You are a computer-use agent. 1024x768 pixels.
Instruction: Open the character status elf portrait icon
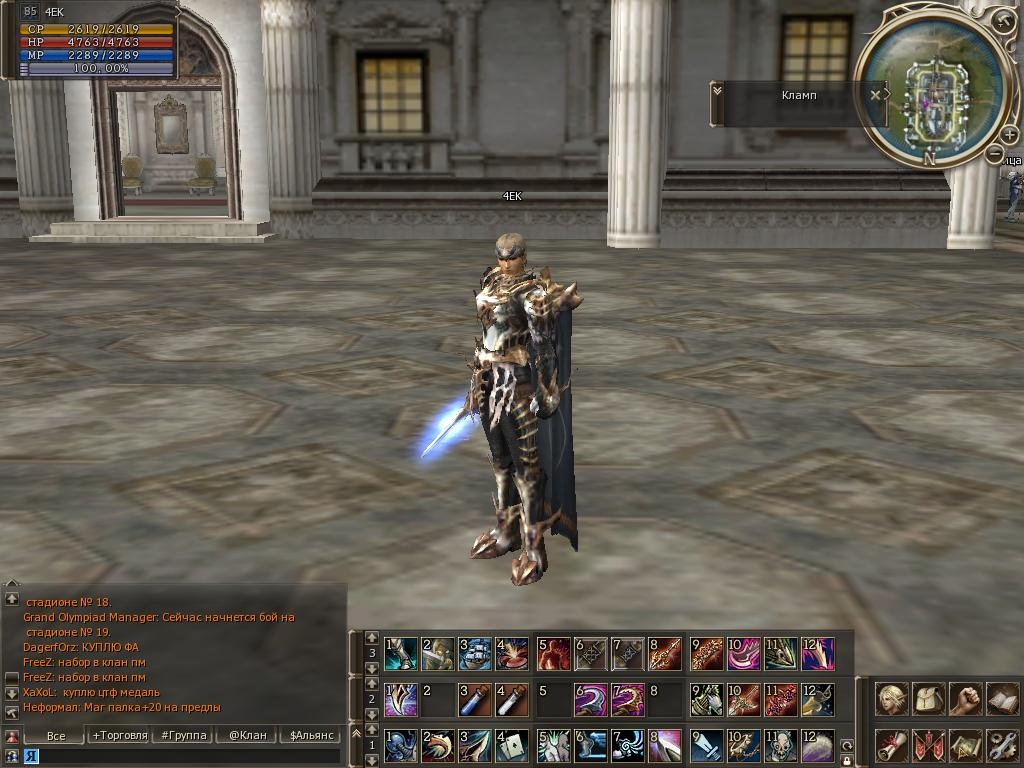coord(892,698)
